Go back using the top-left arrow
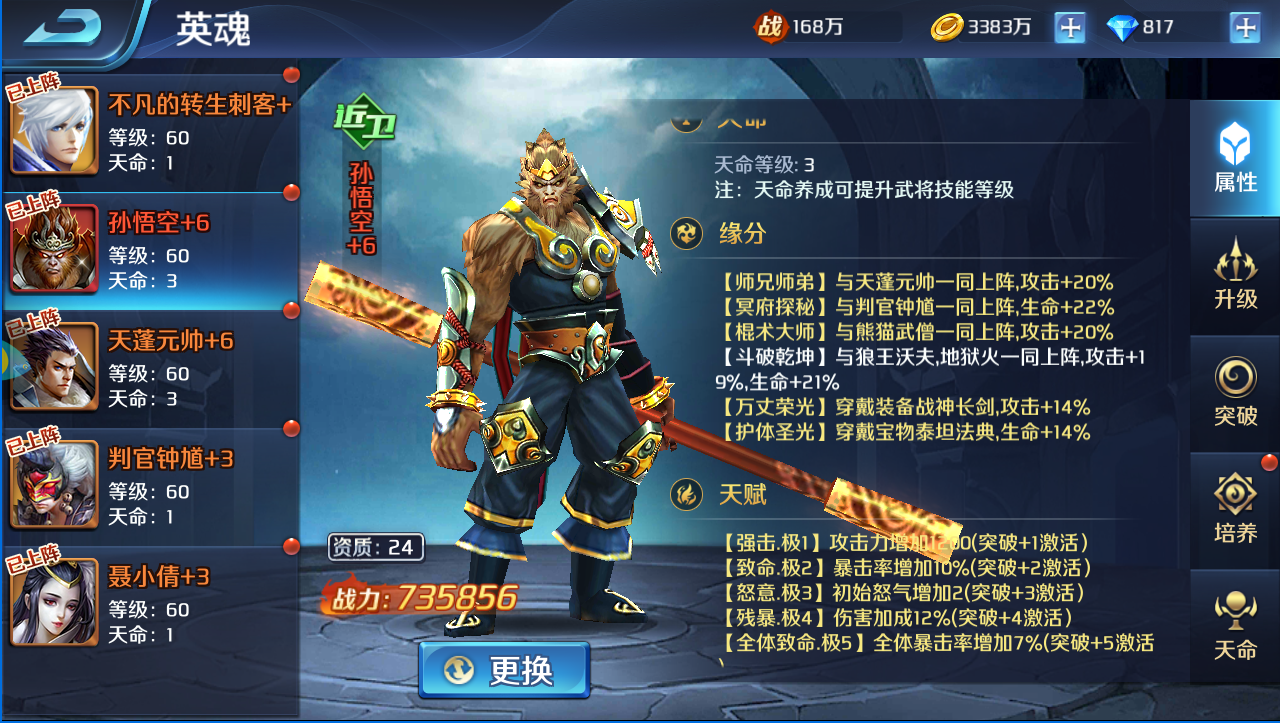Image resolution: width=1280 pixels, height=723 pixels. pos(62,28)
